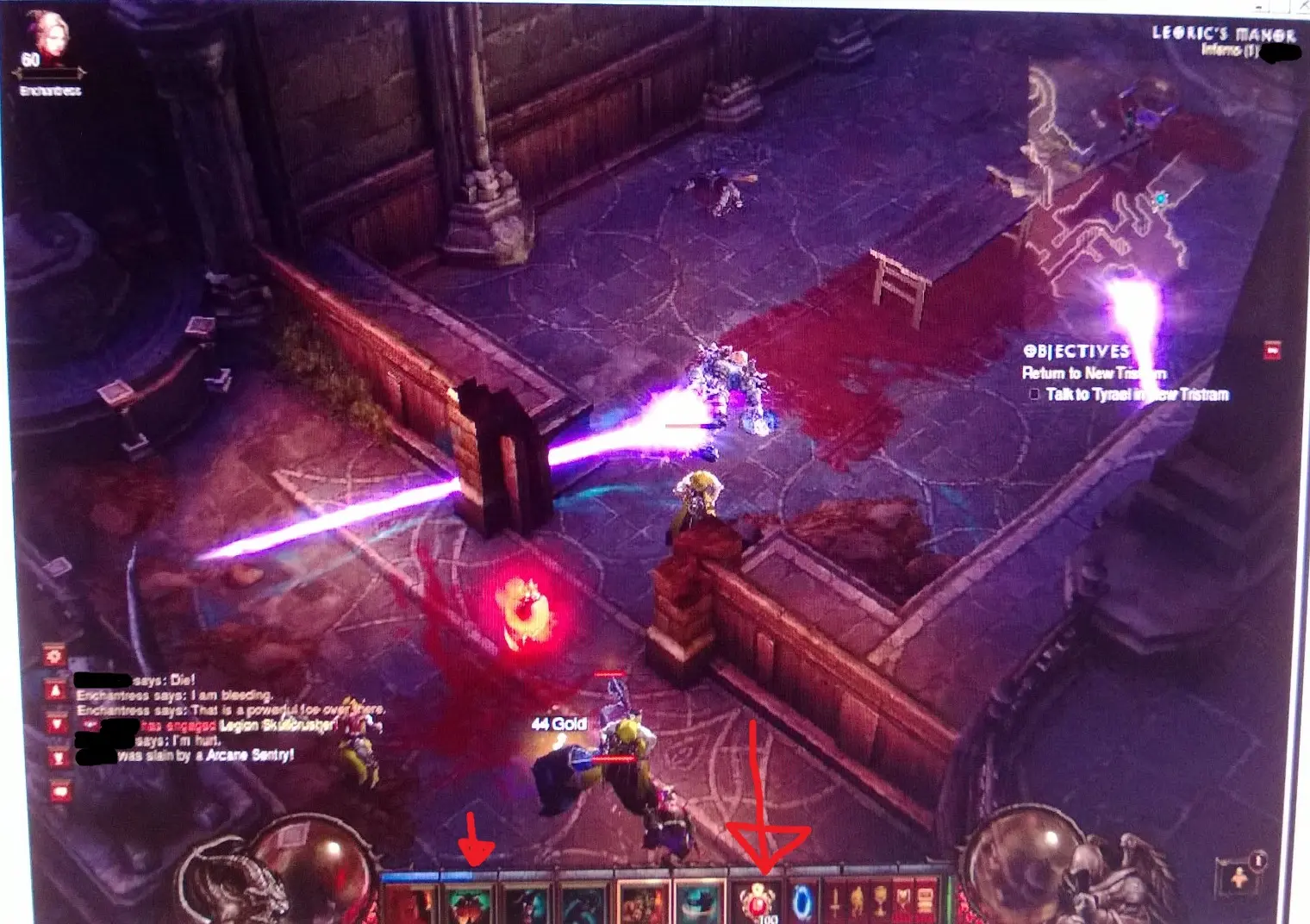Image resolution: width=1310 pixels, height=924 pixels.
Task: Select the Return to New Tristram objective
Action: pos(1093,373)
